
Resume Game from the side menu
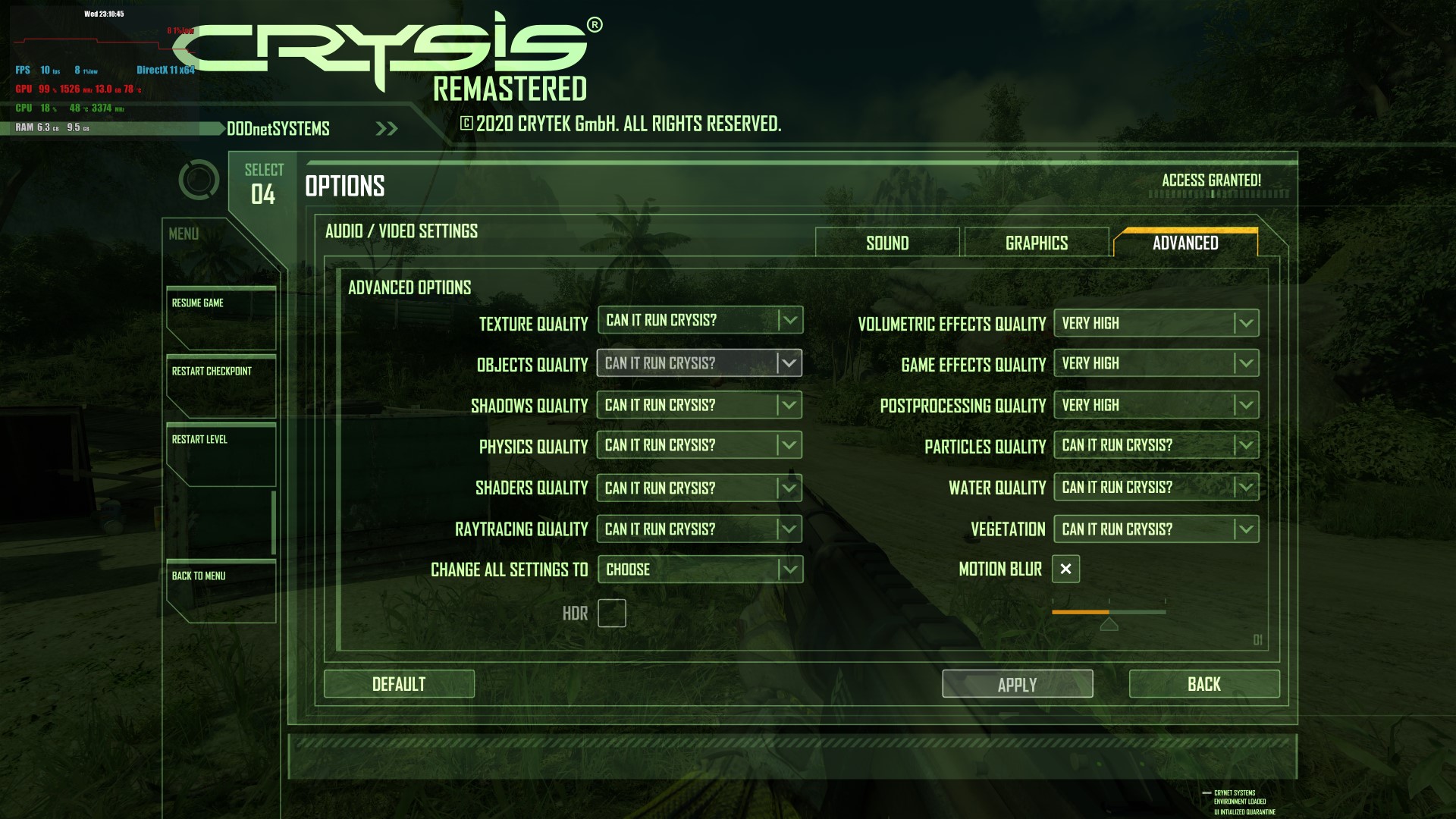pos(221,318)
